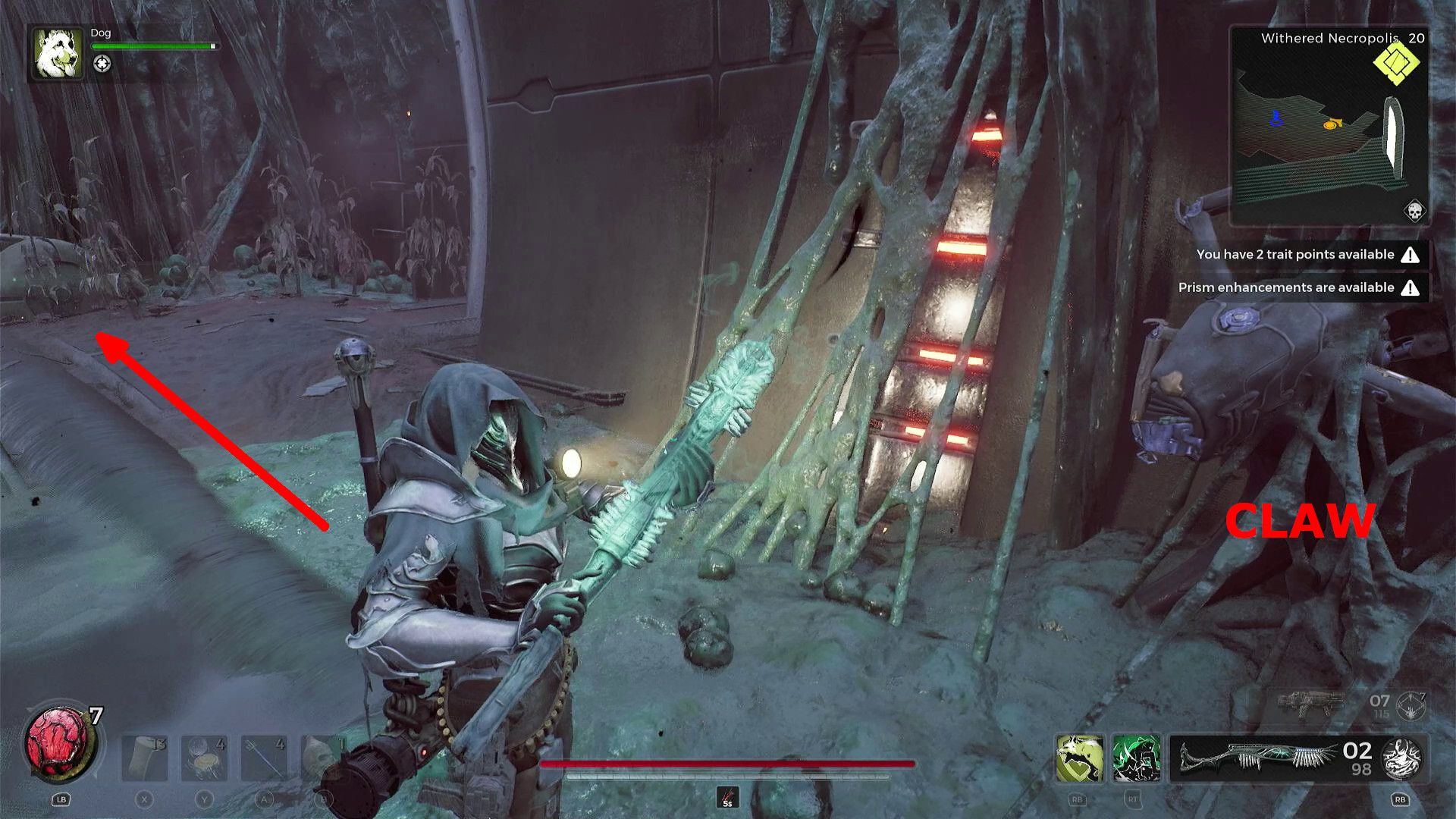Click the blue player marker on the minimap
Image resolution: width=1456 pixels, height=819 pixels.
1276,120
